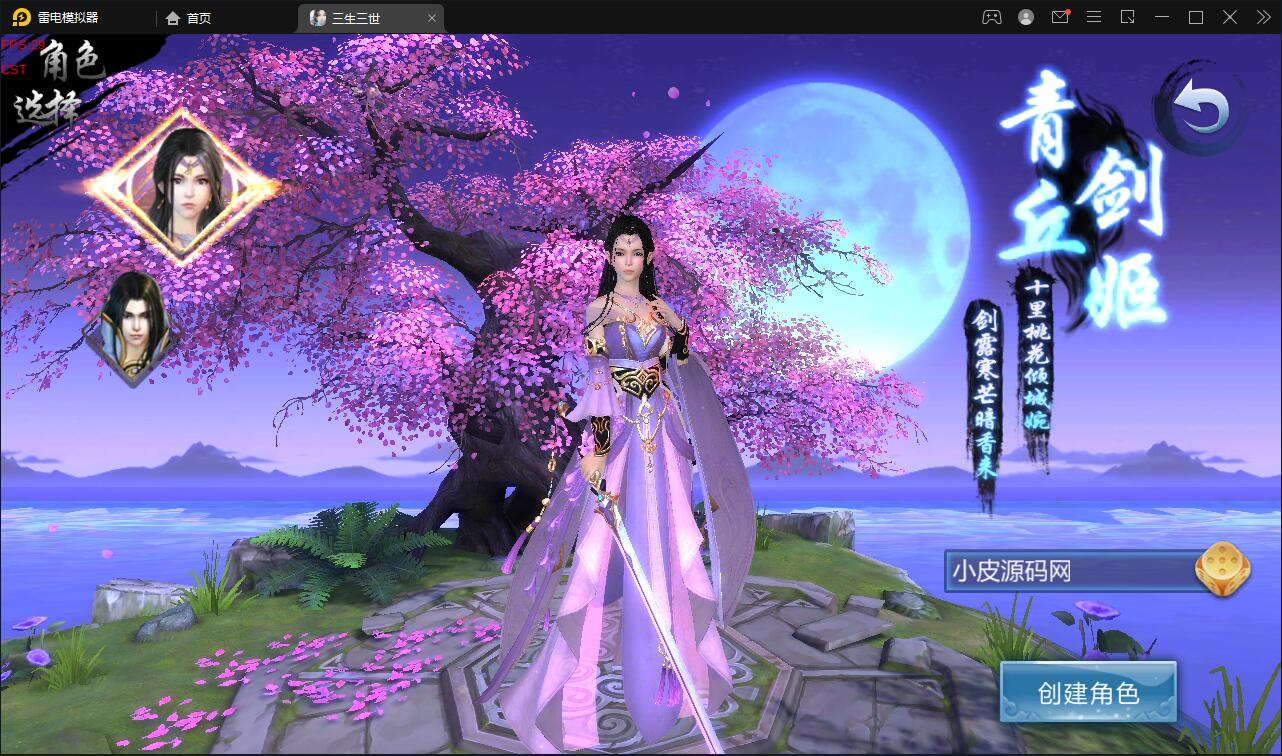Click the character name input field

click(x=1070, y=569)
